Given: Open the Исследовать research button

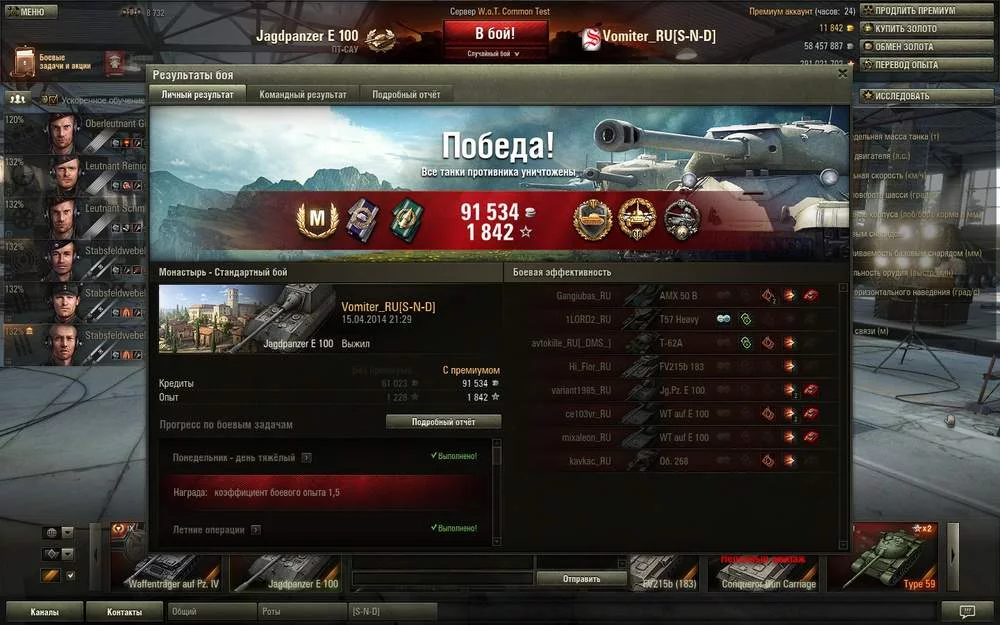Looking at the screenshot, I should pos(922,96).
